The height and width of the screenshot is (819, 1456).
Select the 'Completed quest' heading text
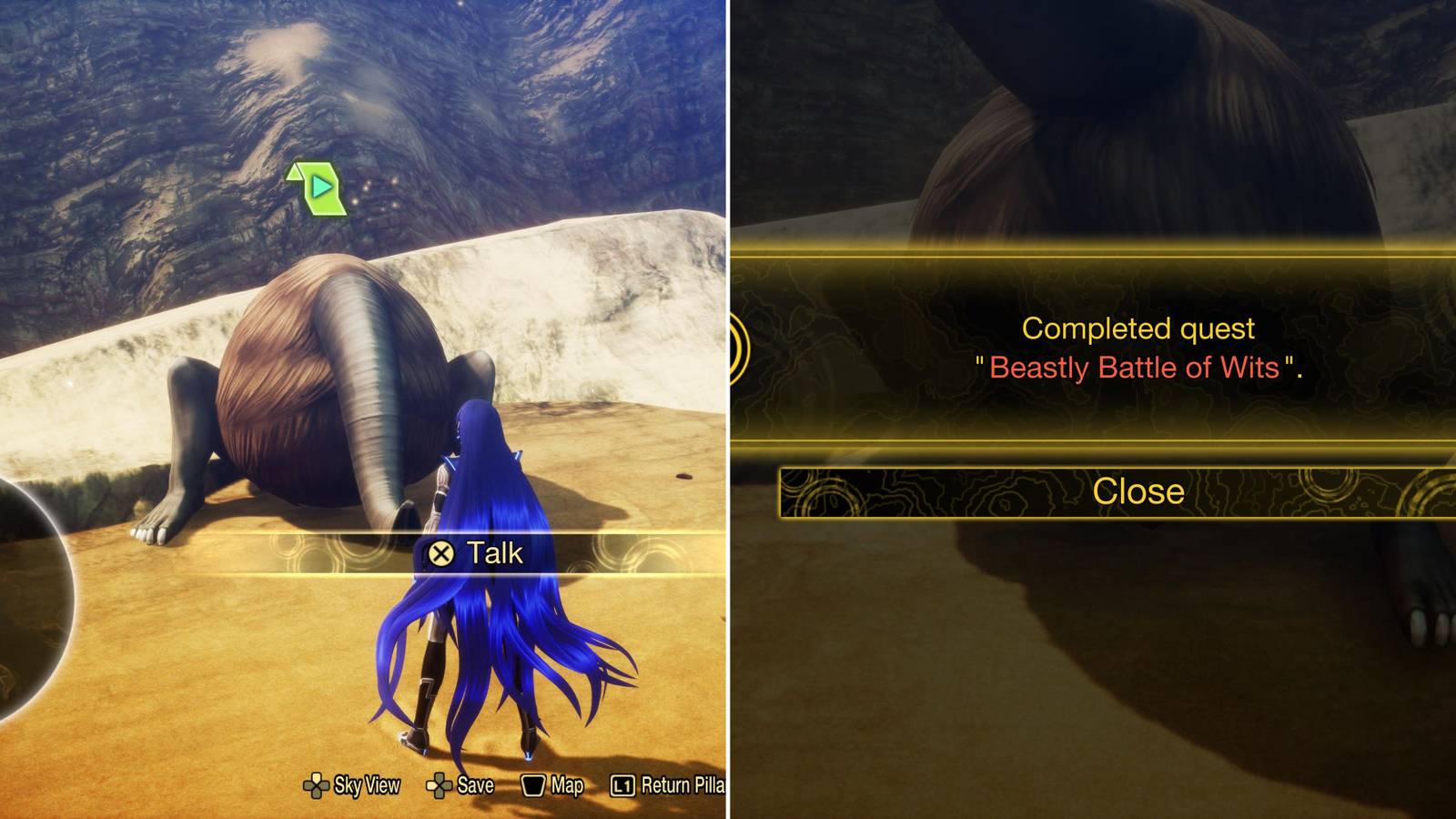click(x=1140, y=330)
